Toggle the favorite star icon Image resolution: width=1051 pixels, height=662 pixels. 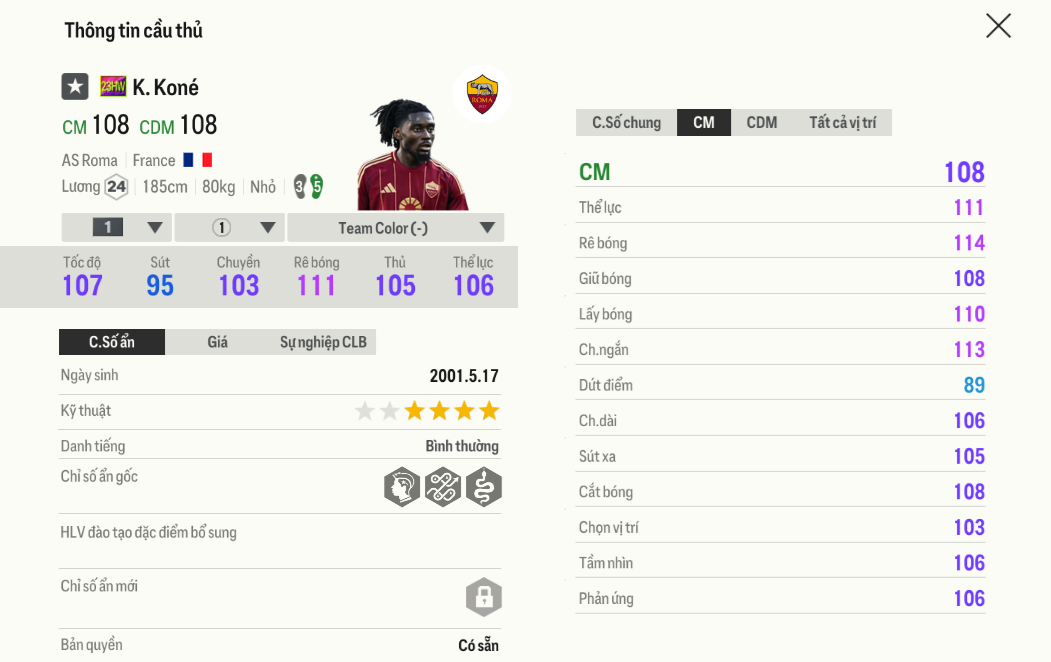point(75,87)
